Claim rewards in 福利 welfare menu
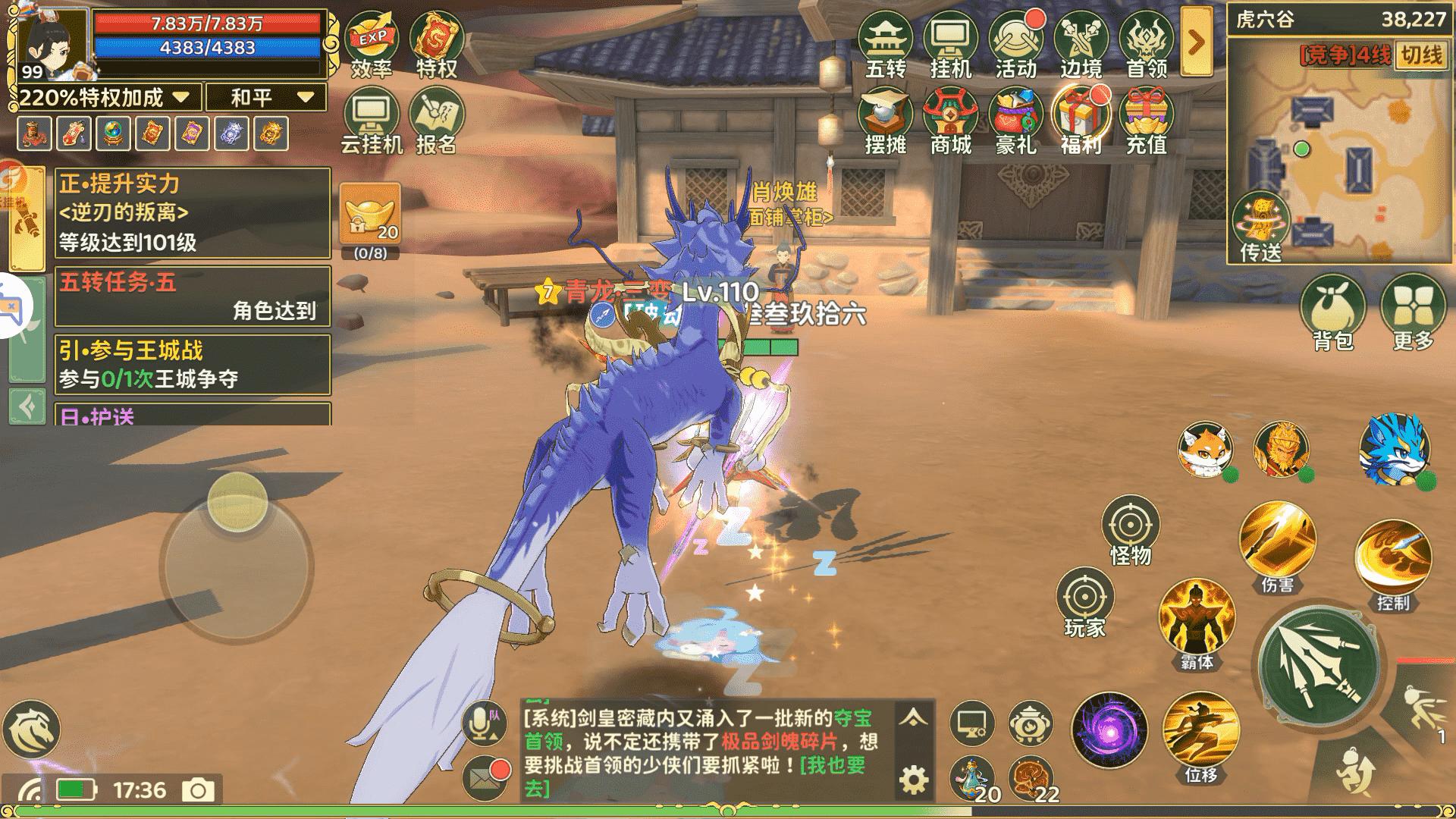1456x819 pixels. coord(1081,120)
